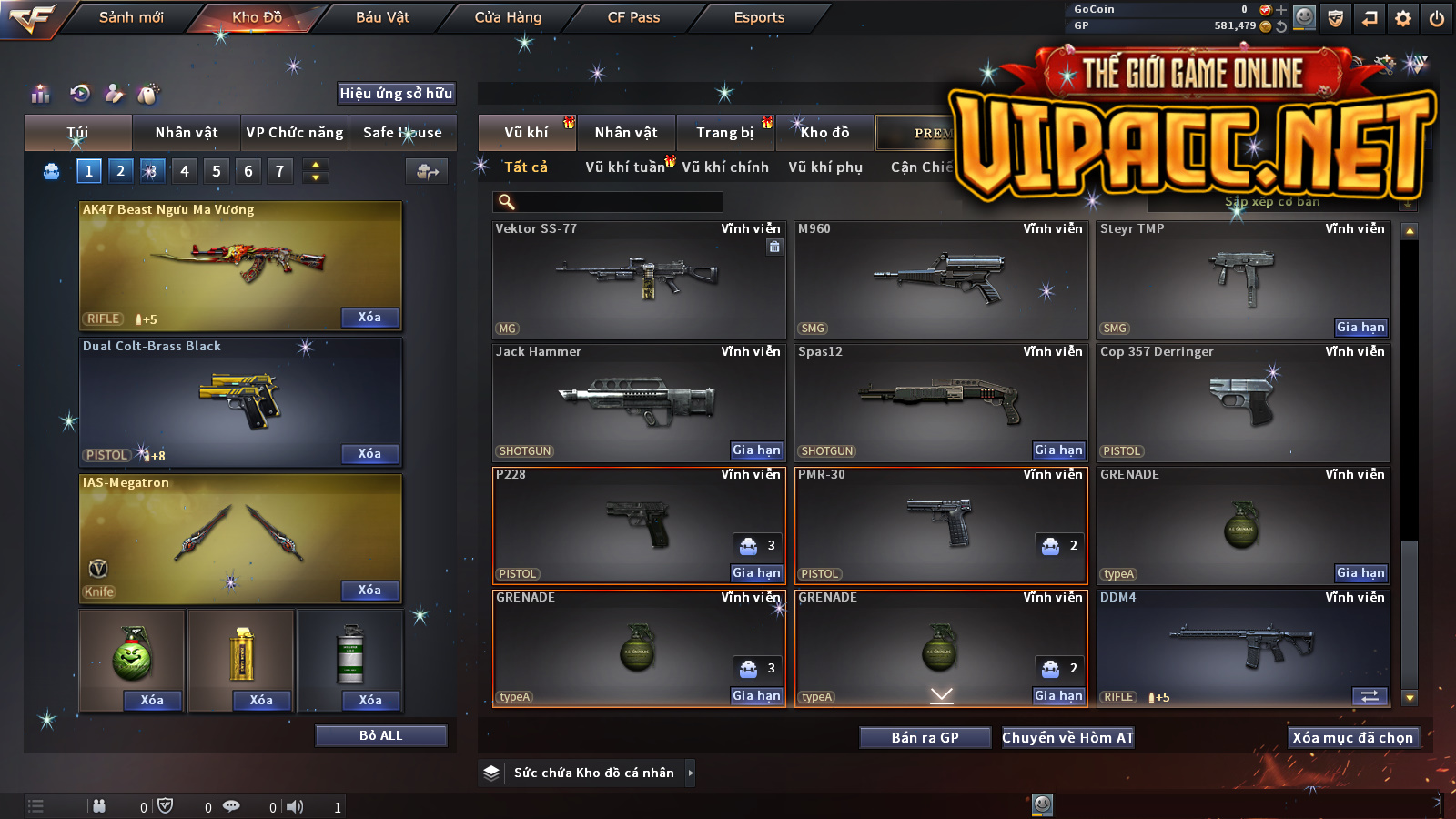
Task: Click Chuyển về Hòm AT button
Action: [1067, 738]
